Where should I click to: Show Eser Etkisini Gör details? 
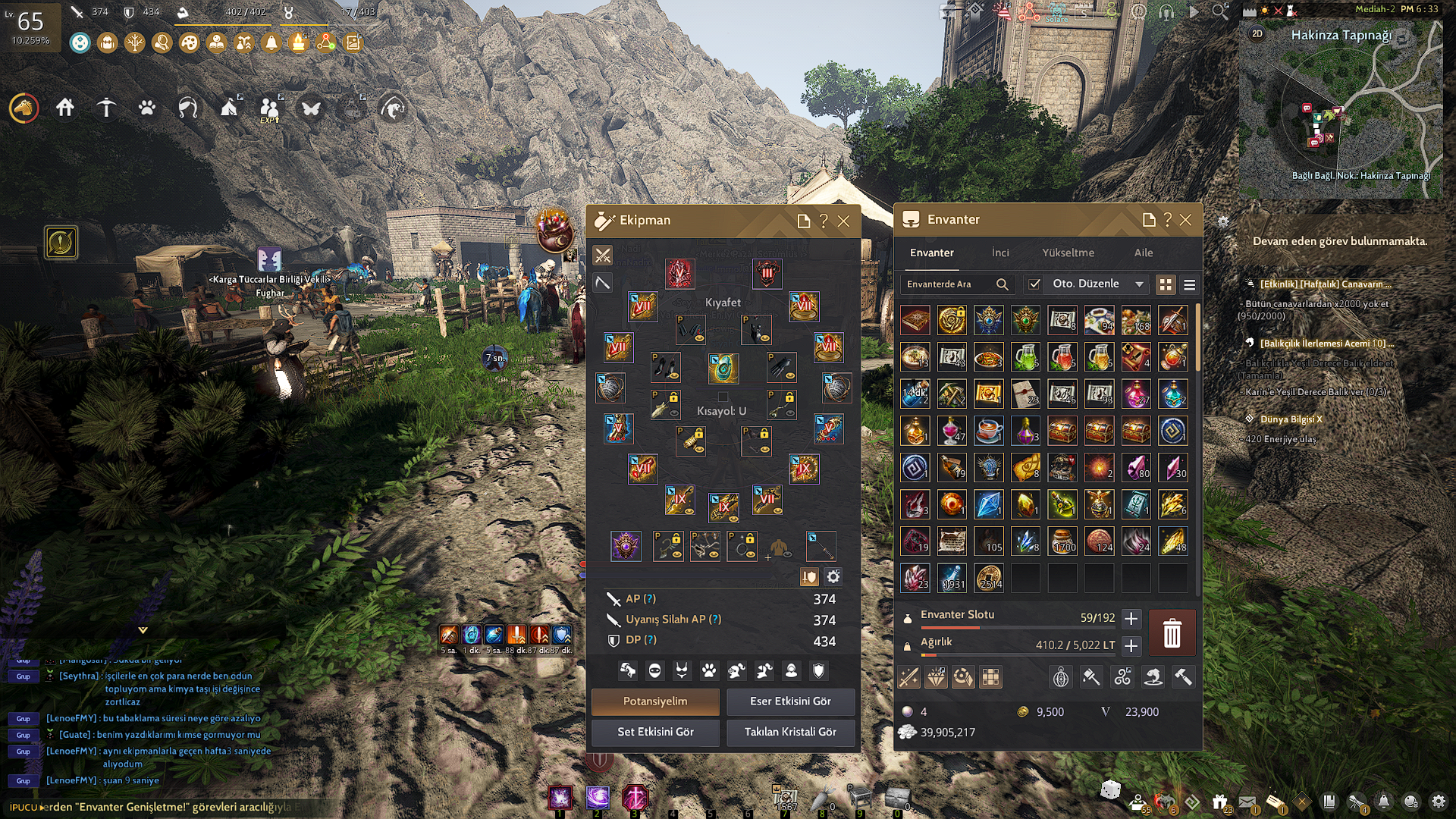[x=790, y=701]
